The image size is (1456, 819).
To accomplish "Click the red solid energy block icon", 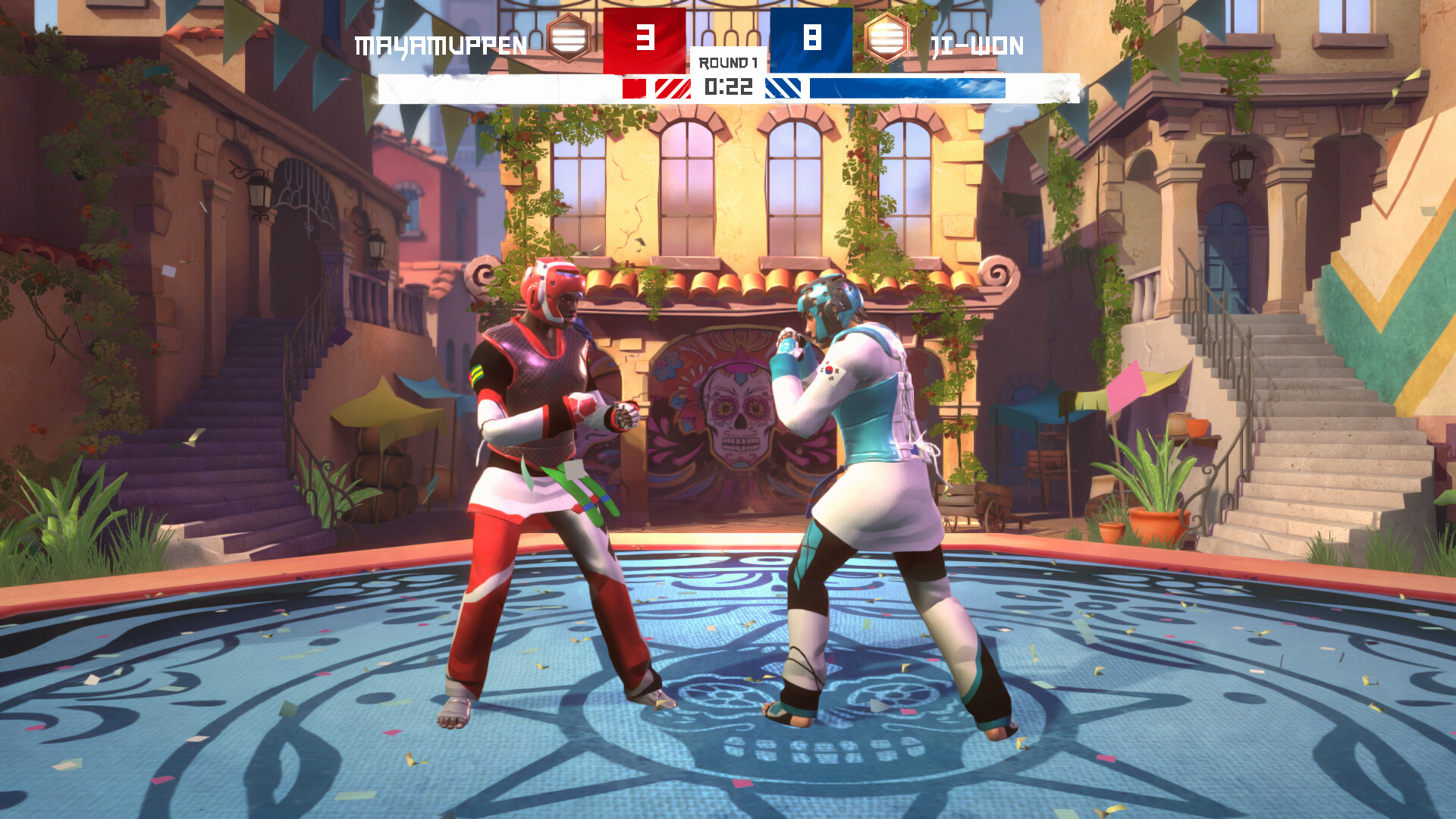I will click(x=635, y=89).
